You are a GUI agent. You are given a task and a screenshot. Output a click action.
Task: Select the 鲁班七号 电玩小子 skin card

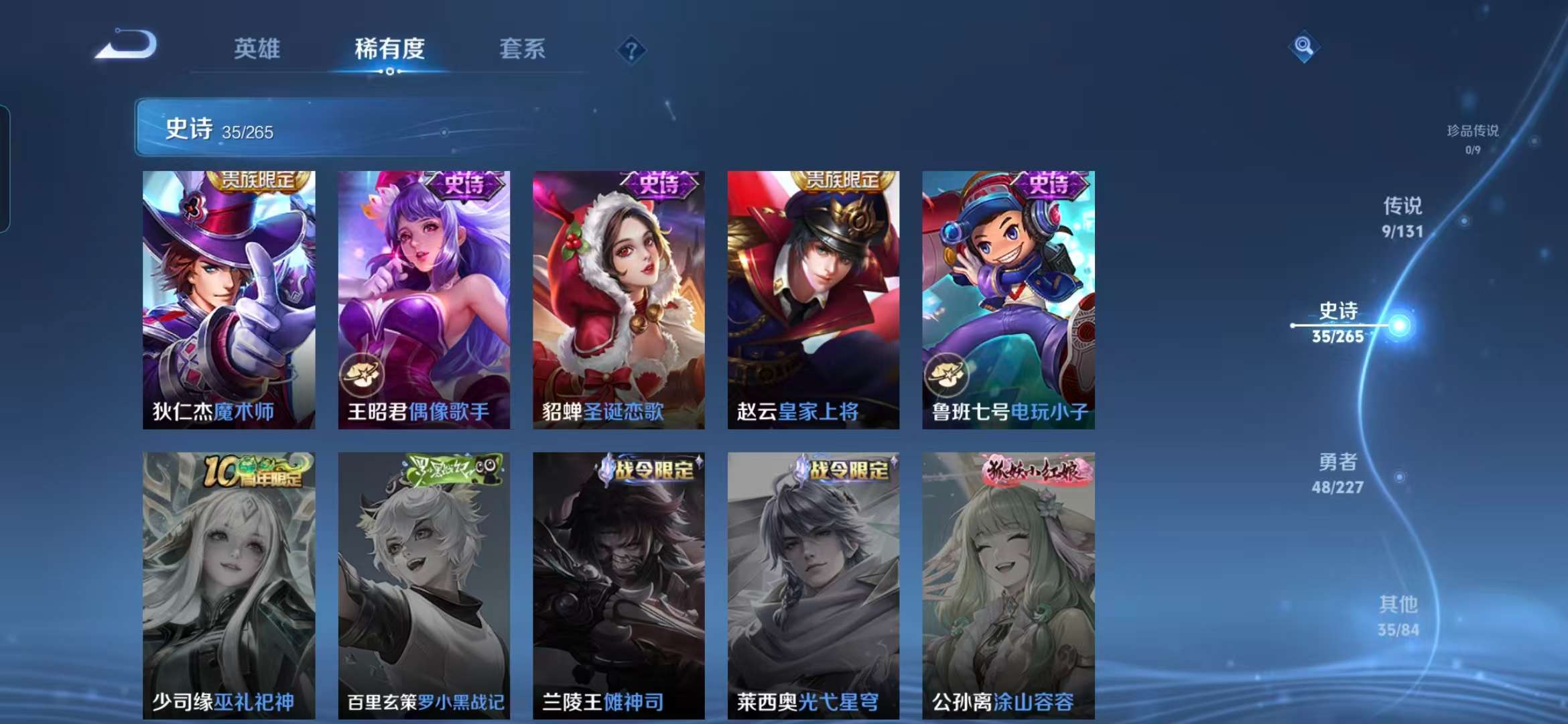tap(1008, 300)
